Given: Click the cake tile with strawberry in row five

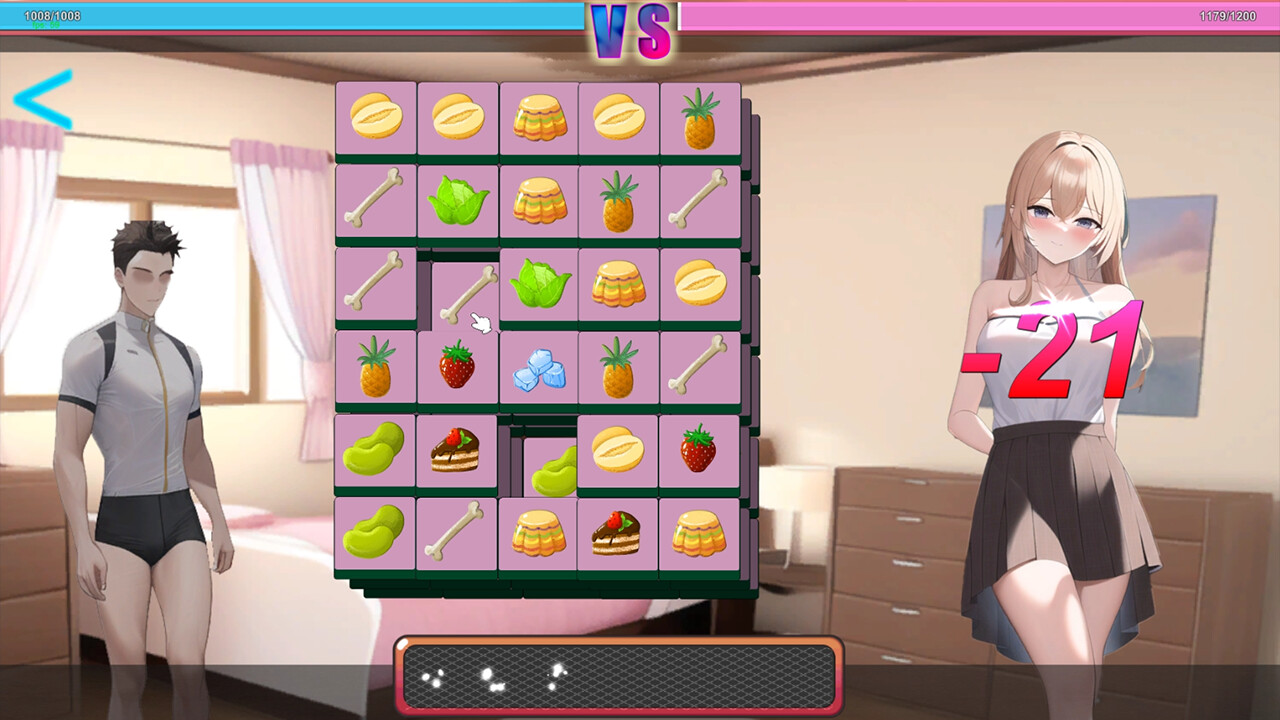Looking at the screenshot, I should (x=457, y=449).
